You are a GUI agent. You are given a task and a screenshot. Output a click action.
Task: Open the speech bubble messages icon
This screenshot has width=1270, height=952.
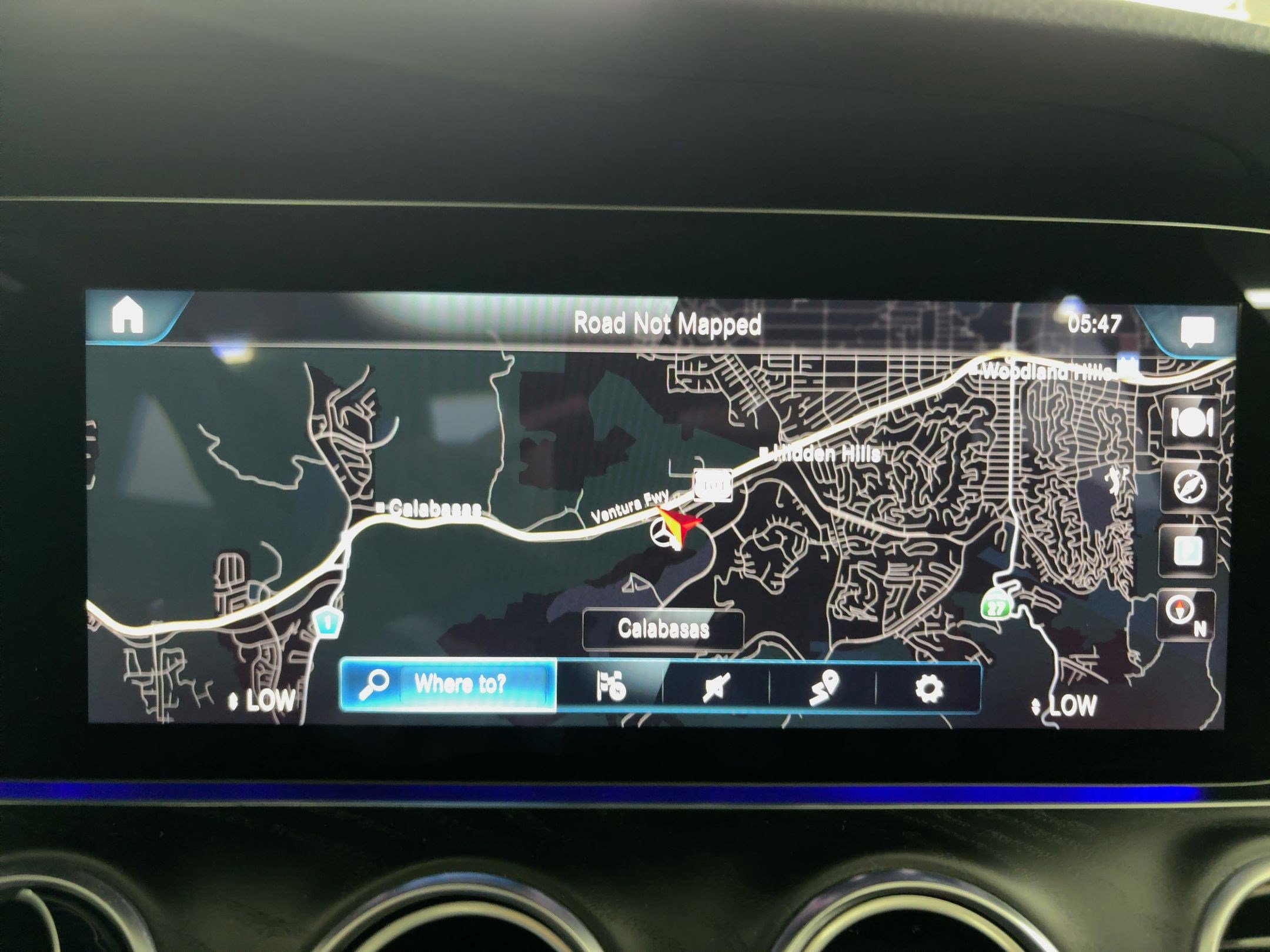[1197, 331]
